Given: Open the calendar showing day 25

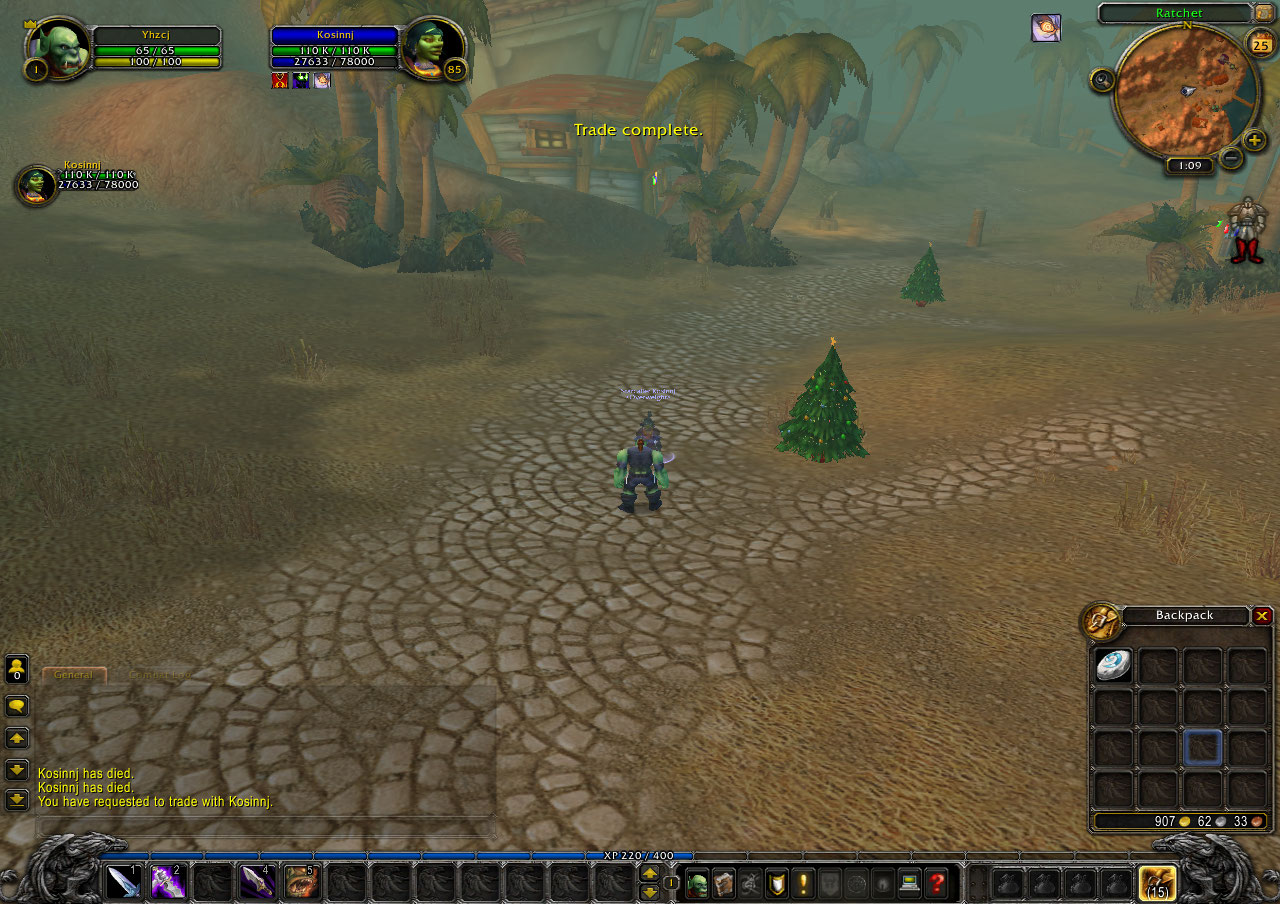Looking at the screenshot, I should pyautogui.click(x=1259, y=44).
